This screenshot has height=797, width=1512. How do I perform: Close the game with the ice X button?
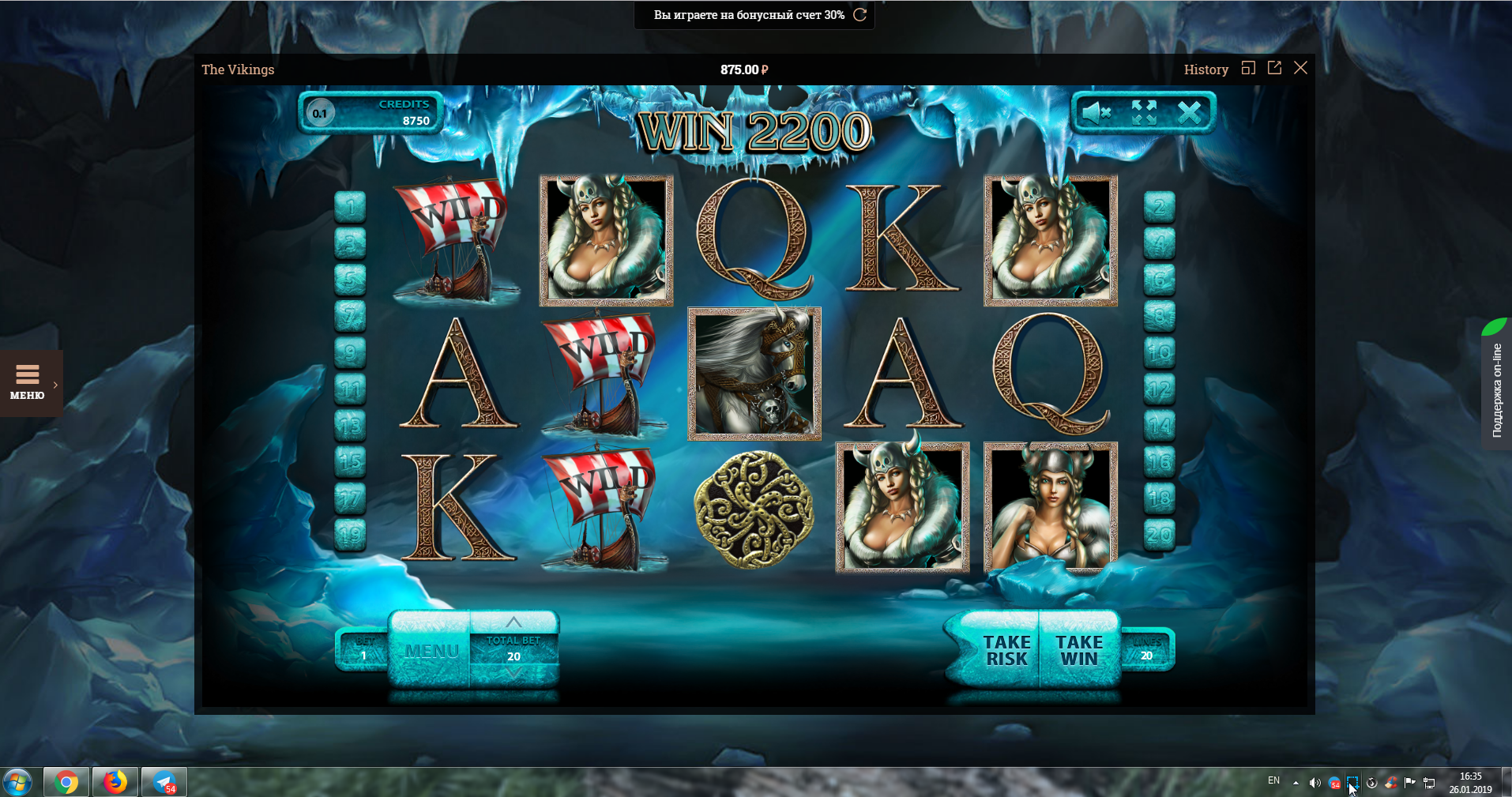coord(1189,113)
